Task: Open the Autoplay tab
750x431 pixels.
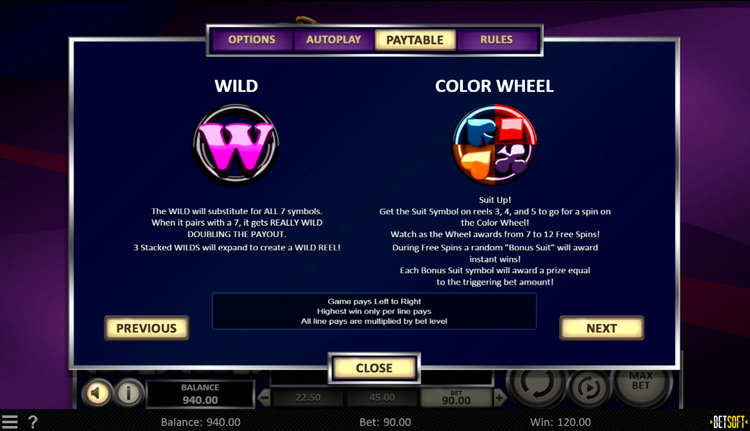Action: pyautogui.click(x=333, y=40)
